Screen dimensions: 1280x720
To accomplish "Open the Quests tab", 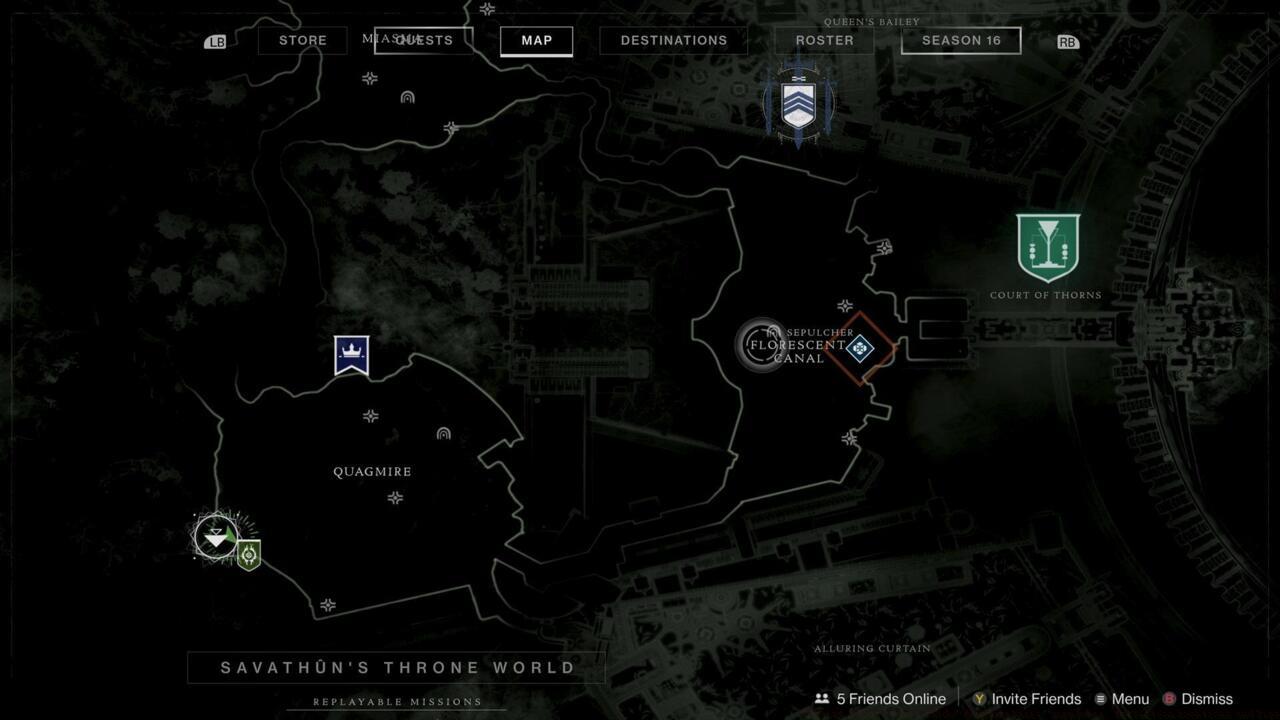I will [x=424, y=40].
